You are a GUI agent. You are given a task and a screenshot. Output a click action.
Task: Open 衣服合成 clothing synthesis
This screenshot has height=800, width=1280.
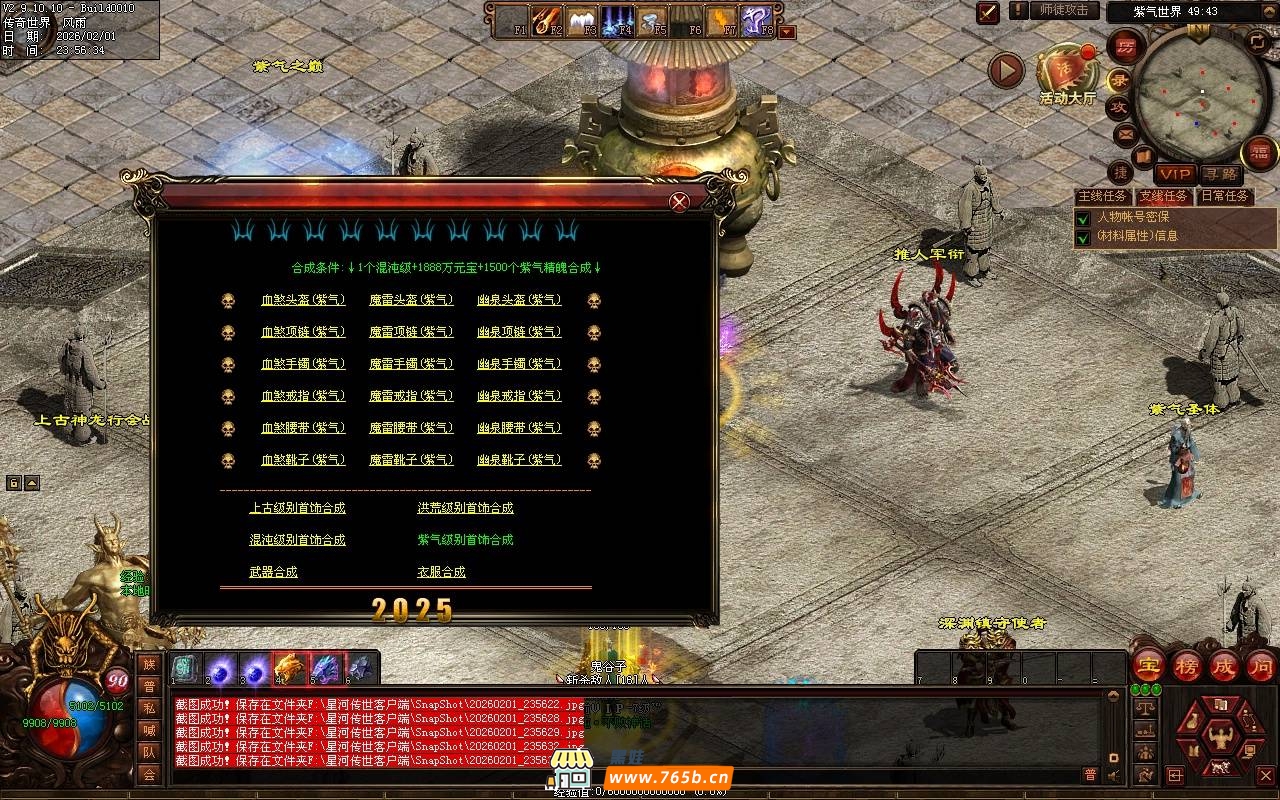click(441, 572)
